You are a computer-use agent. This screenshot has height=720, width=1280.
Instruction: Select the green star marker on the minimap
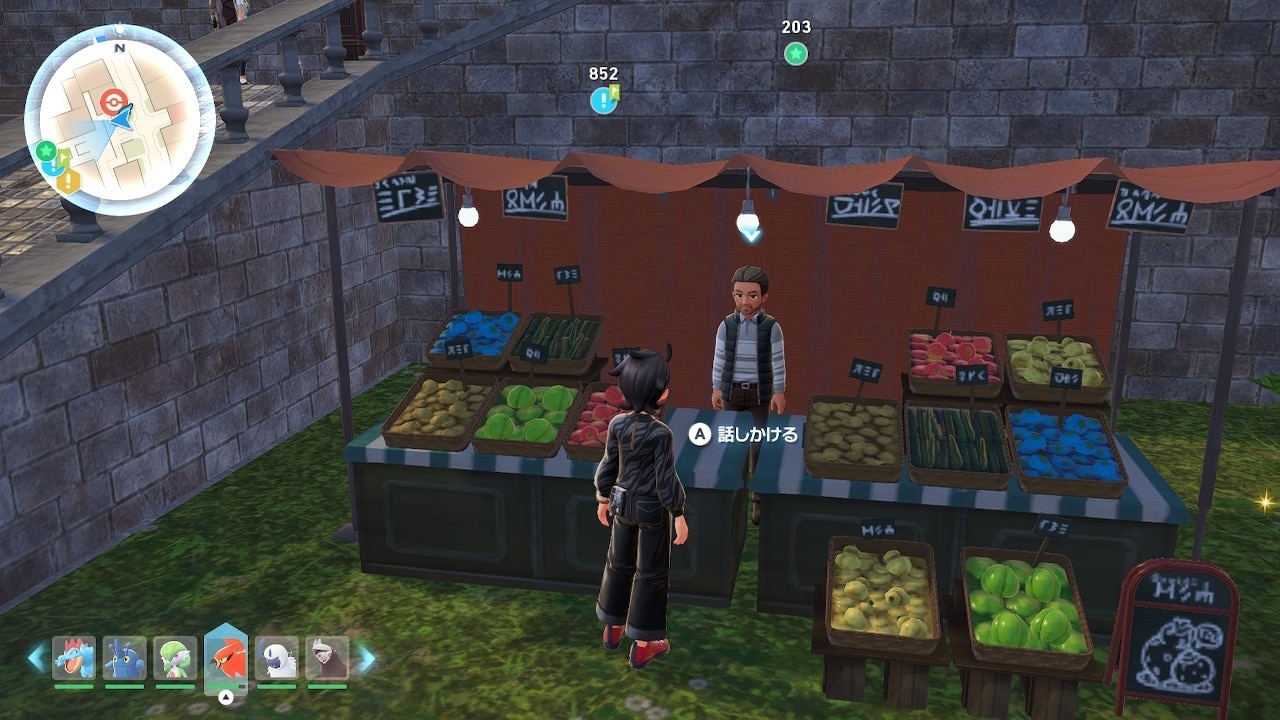click(45, 151)
